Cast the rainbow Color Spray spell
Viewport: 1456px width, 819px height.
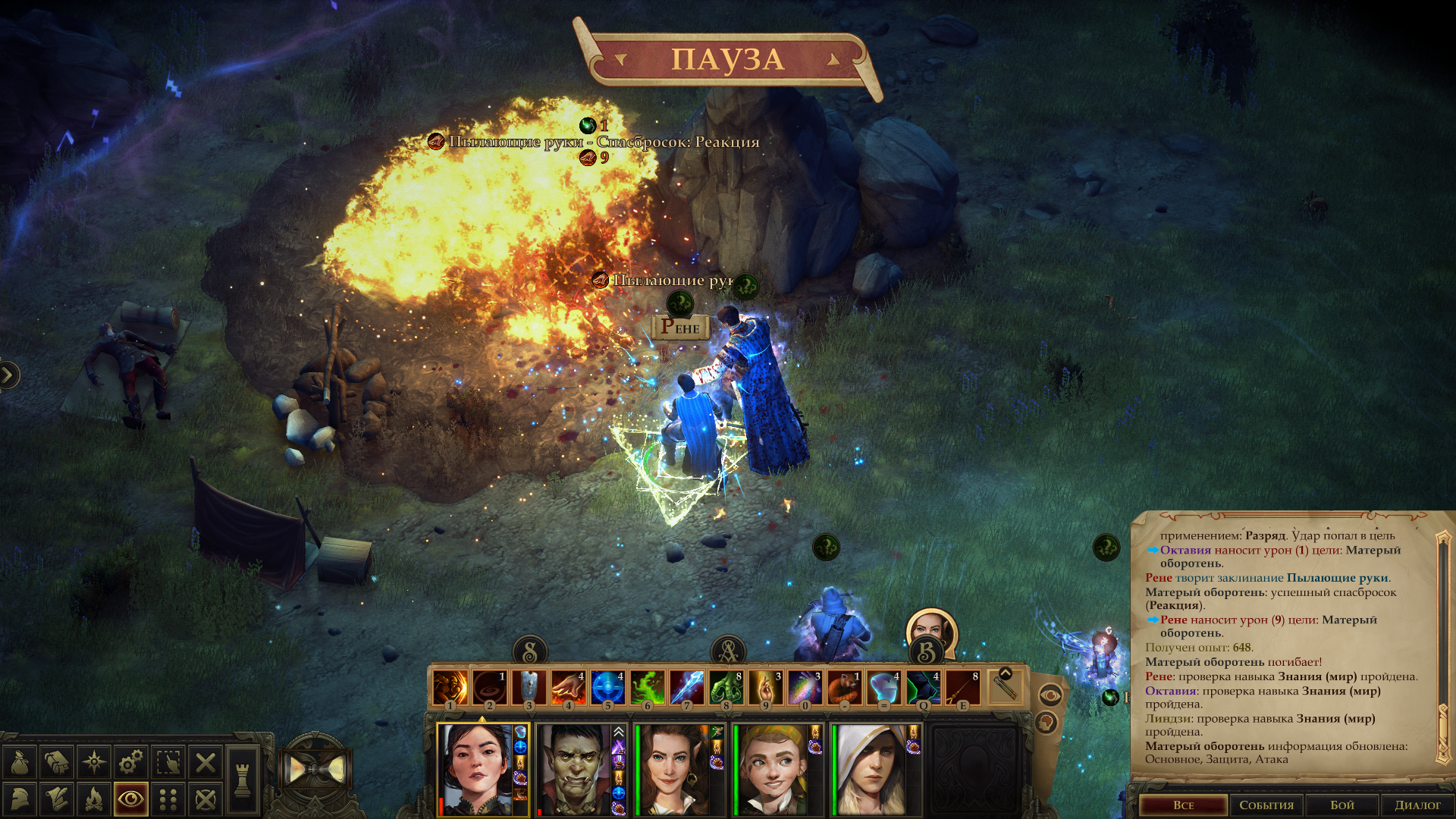(805, 688)
